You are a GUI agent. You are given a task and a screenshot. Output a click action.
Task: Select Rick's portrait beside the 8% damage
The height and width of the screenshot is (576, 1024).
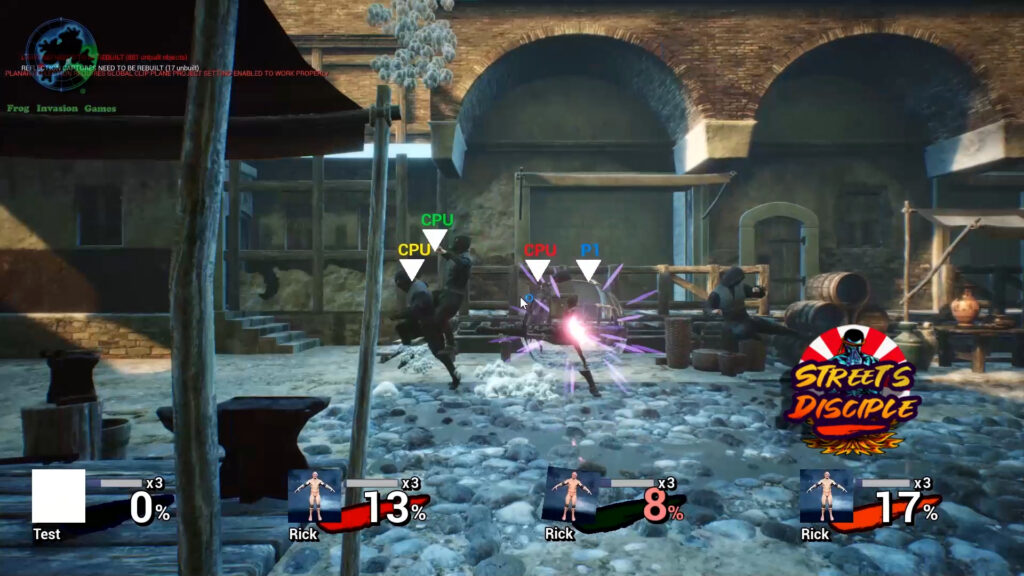pyautogui.click(x=569, y=496)
